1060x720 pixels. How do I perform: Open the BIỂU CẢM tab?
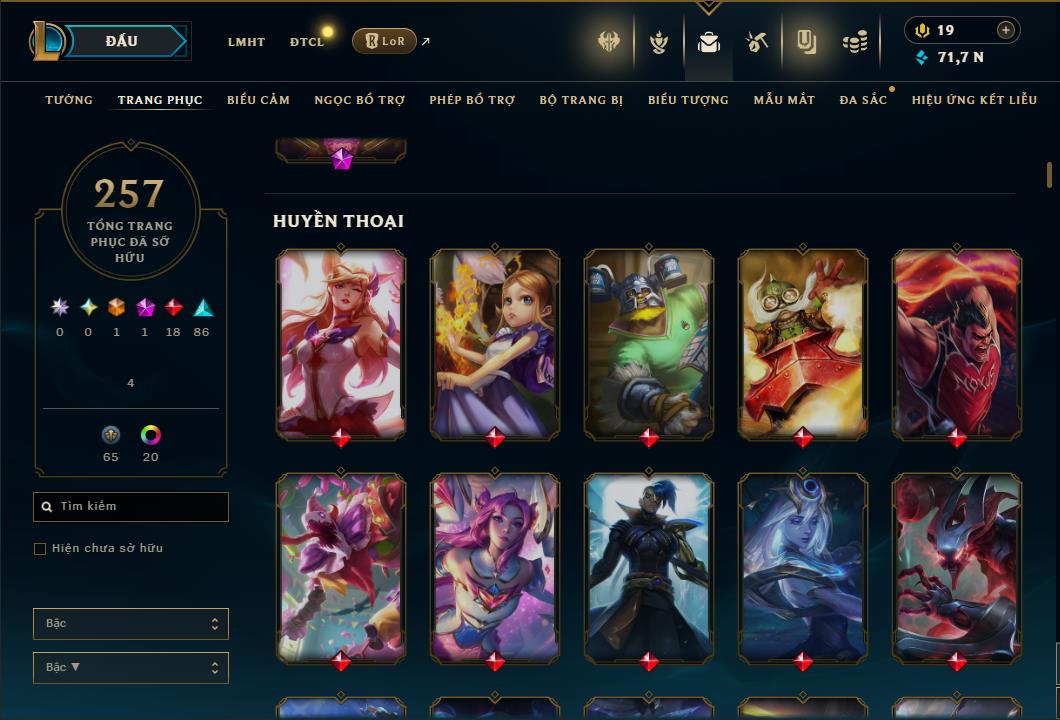click(258, 100)
